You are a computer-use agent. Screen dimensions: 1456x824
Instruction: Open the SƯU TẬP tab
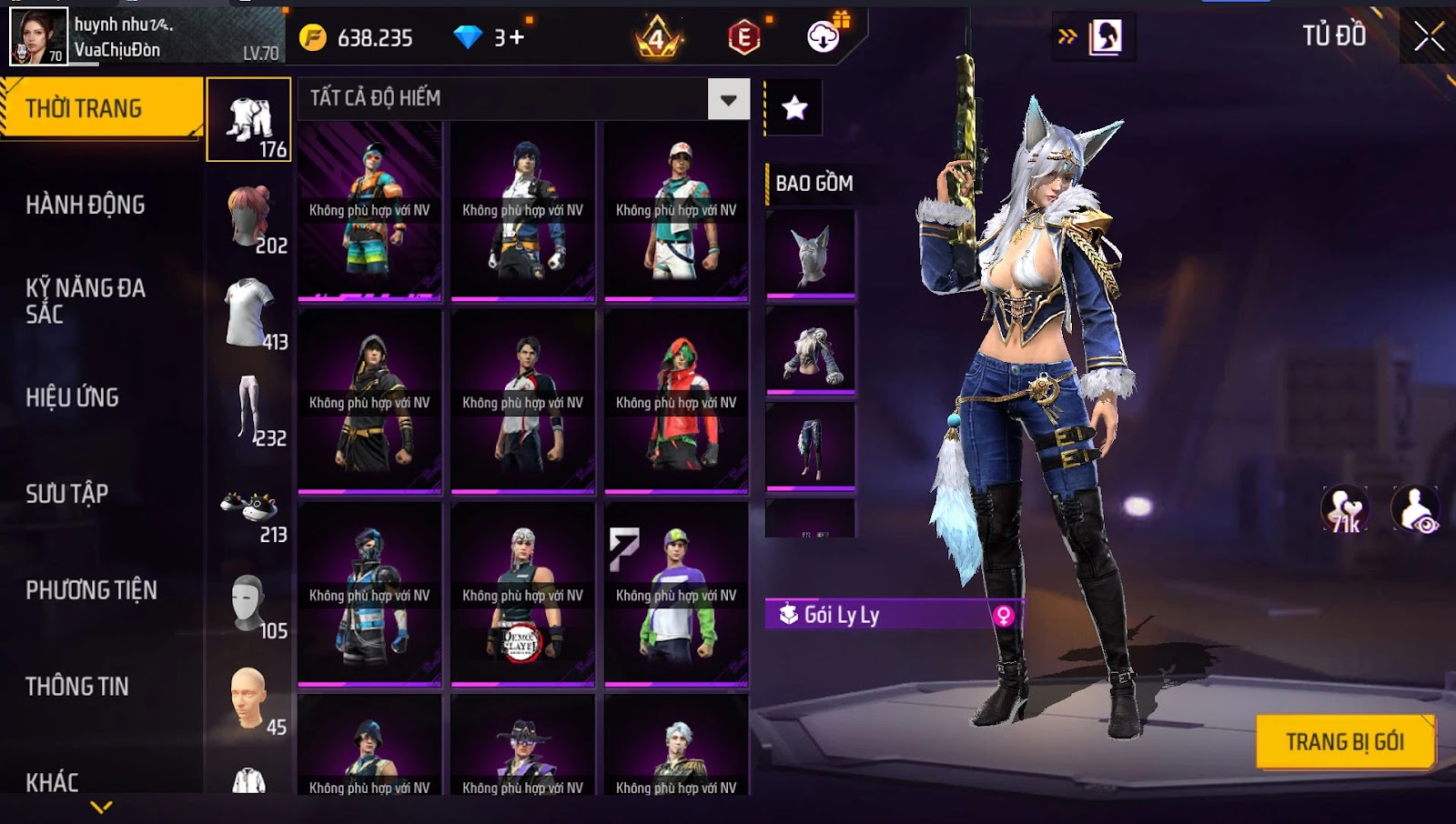(x=67, y=494)
